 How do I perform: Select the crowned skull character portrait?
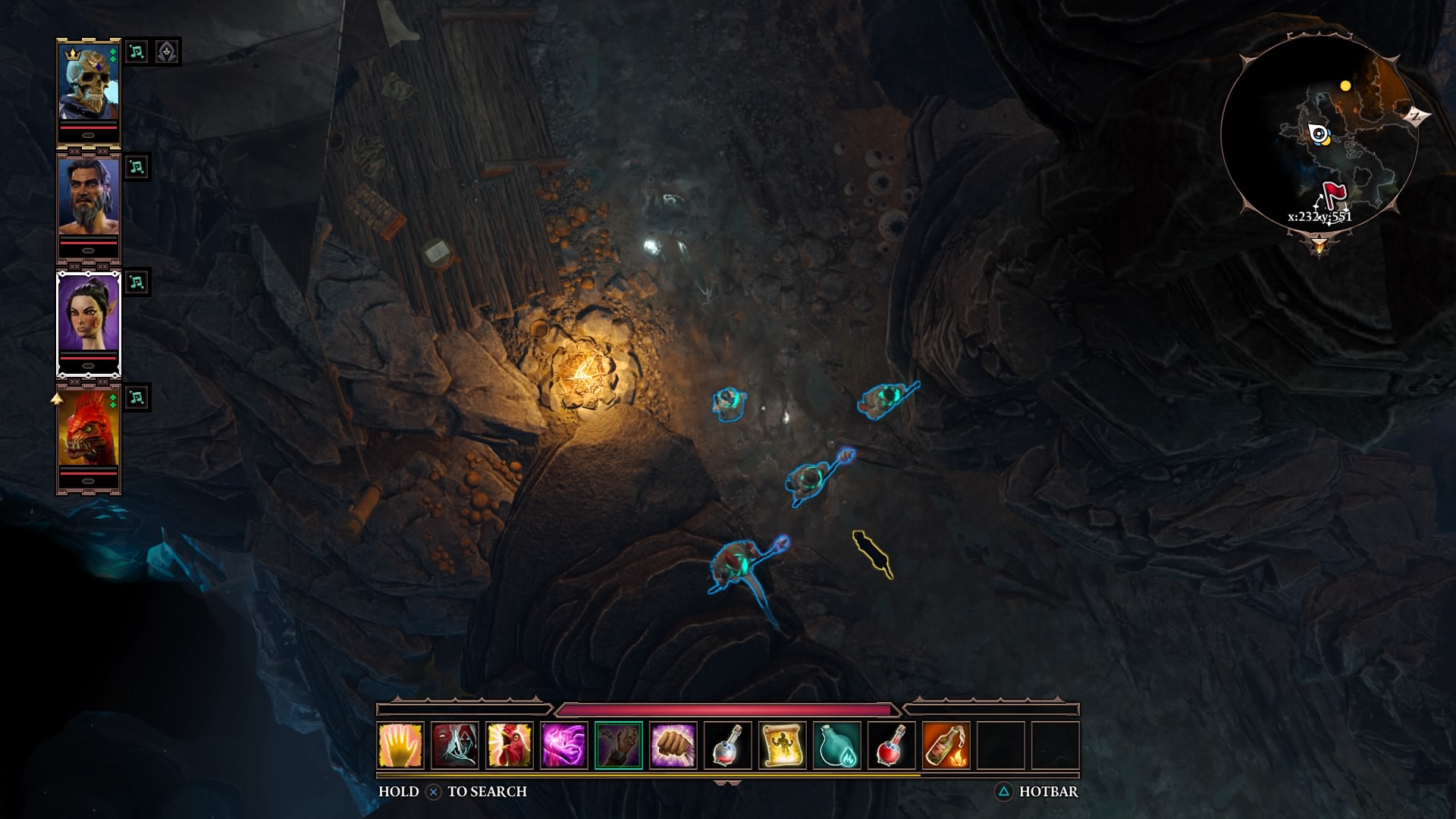pos(89,83)
